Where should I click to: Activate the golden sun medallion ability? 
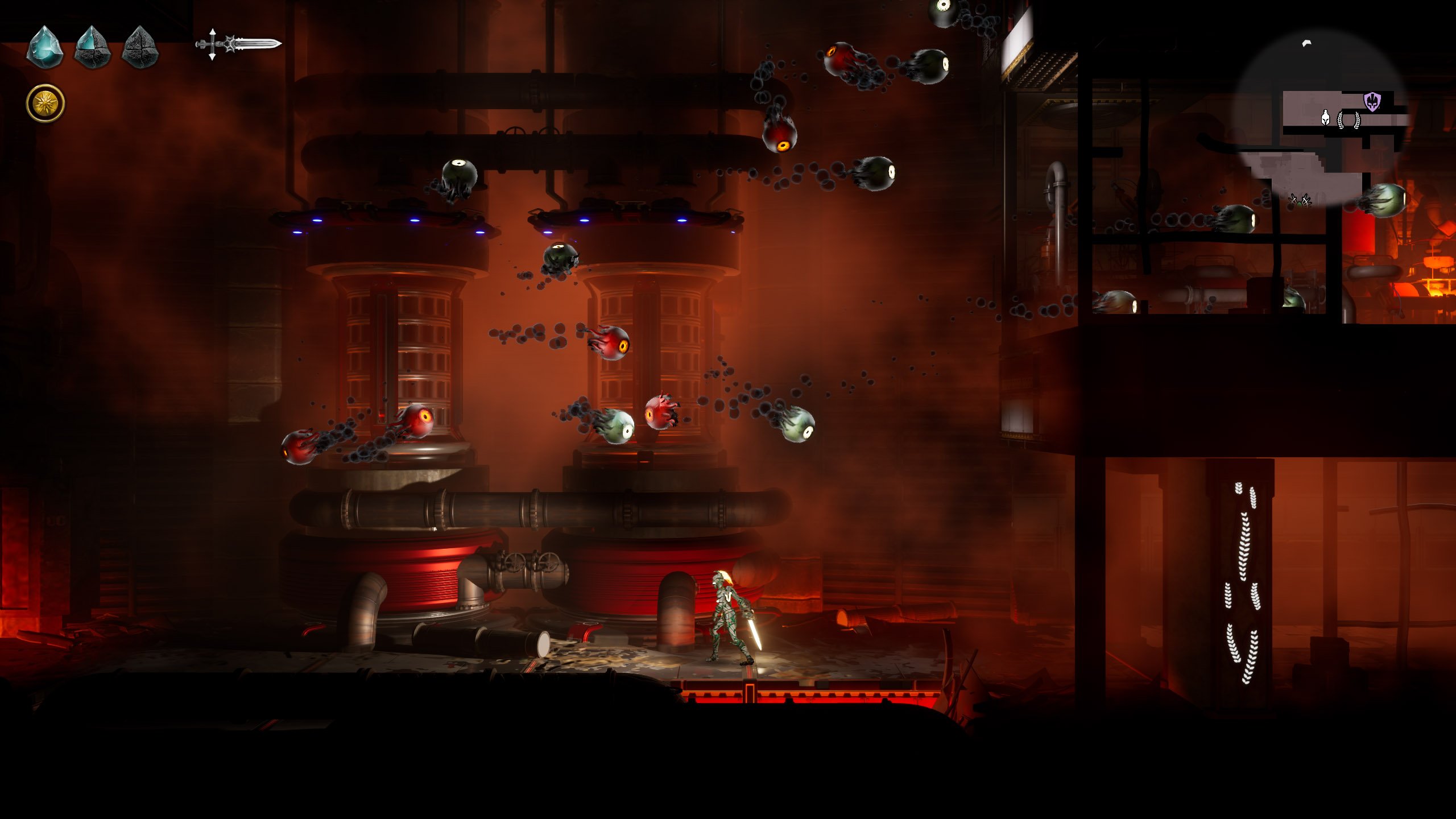pyautogui.click(x=45, y=104)
